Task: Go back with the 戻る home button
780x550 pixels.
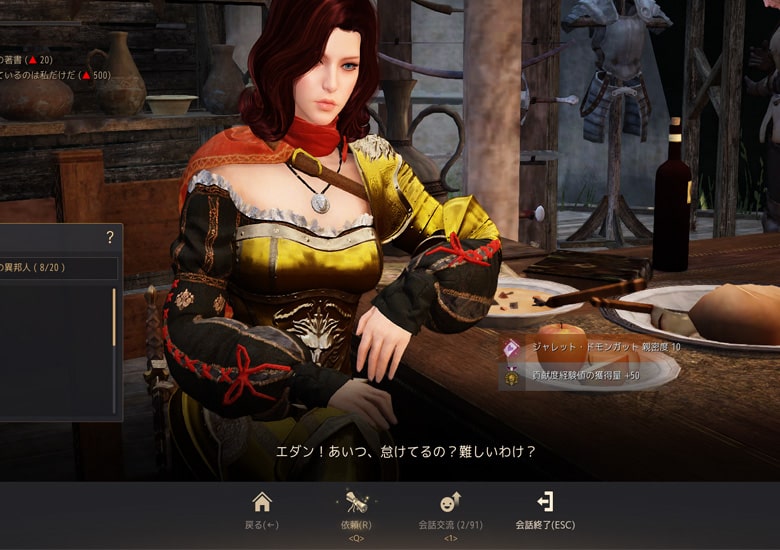Action: [x=261, y=509]
